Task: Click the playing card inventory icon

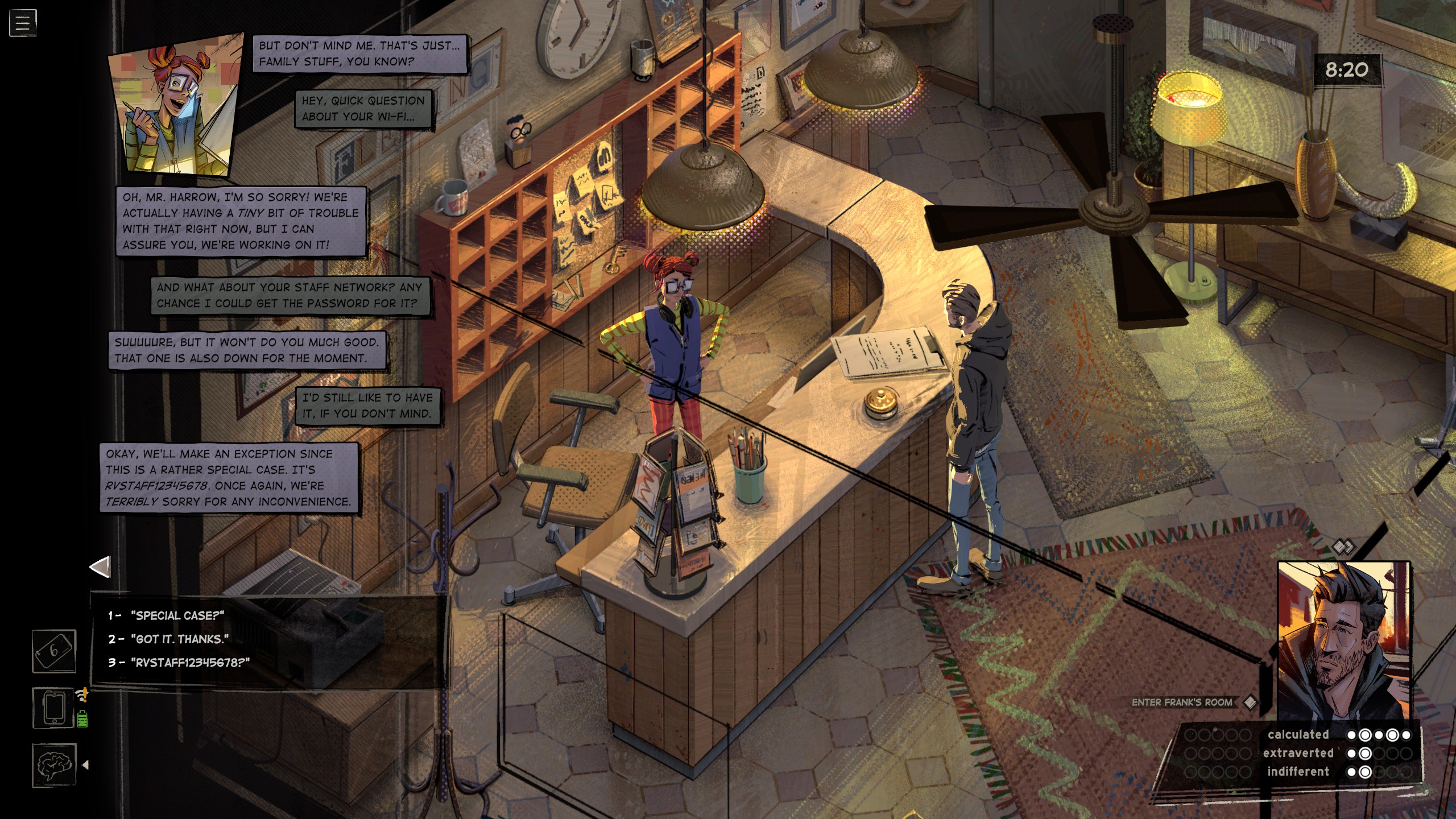Action: pos(54,651)
